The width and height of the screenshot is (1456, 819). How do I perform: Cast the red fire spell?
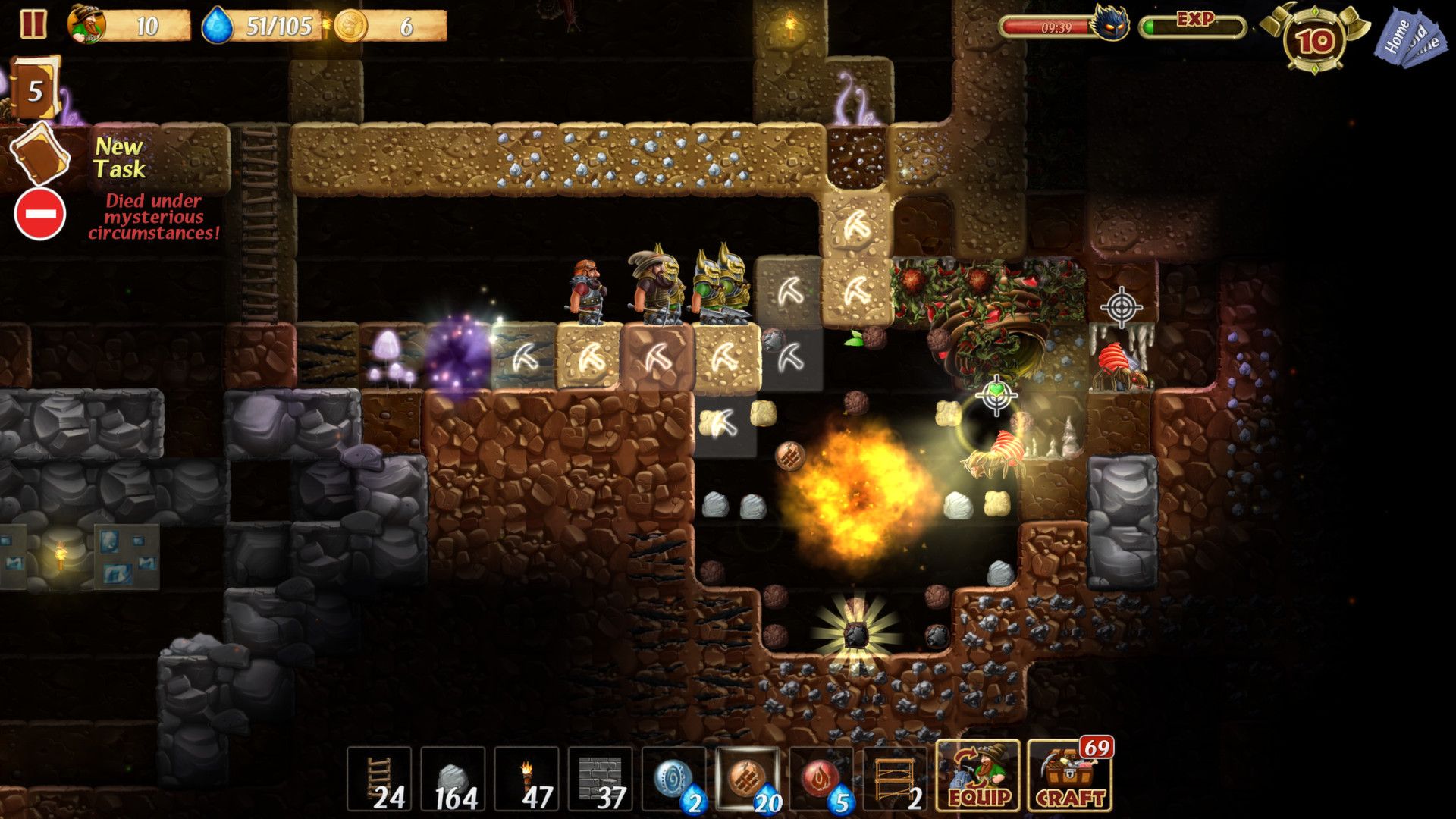point(821,779)
